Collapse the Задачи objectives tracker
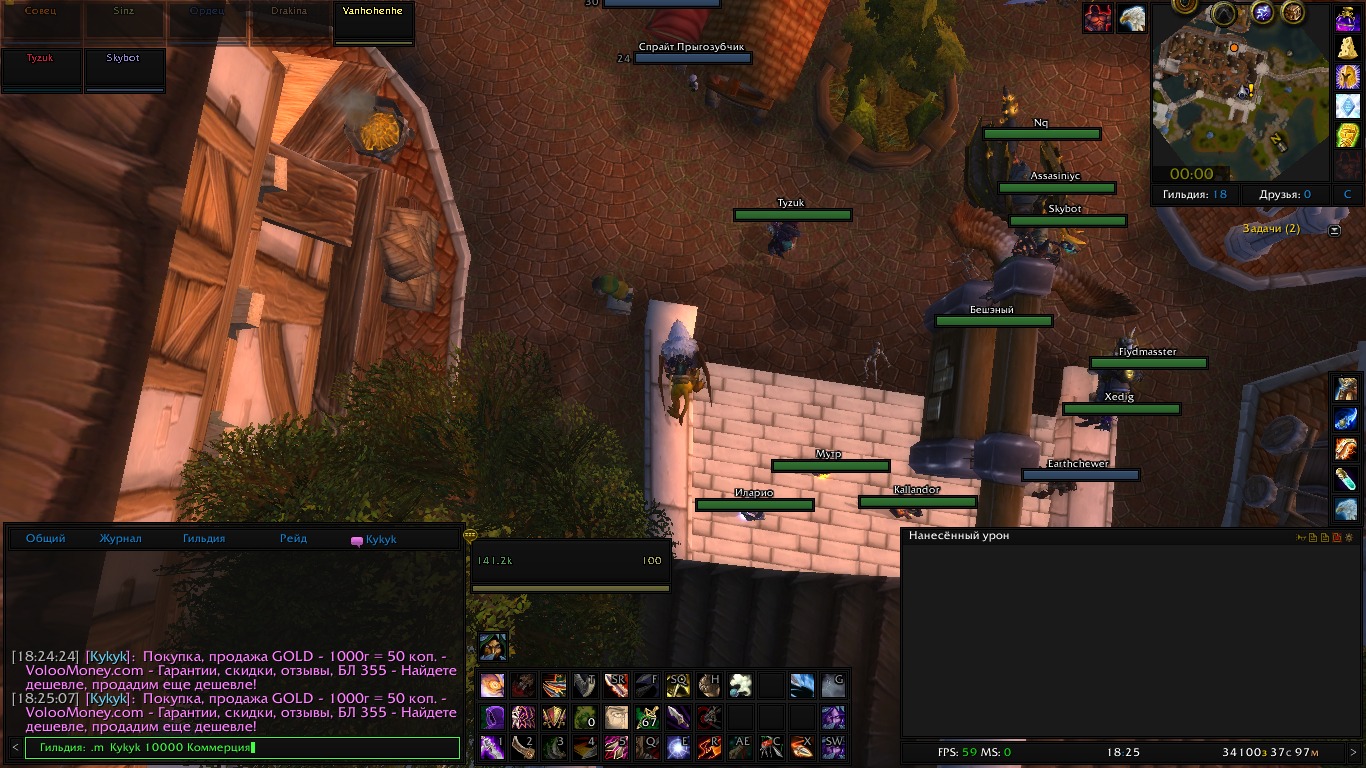This screenshot has height=768, width=1366. coord(1335,230)
